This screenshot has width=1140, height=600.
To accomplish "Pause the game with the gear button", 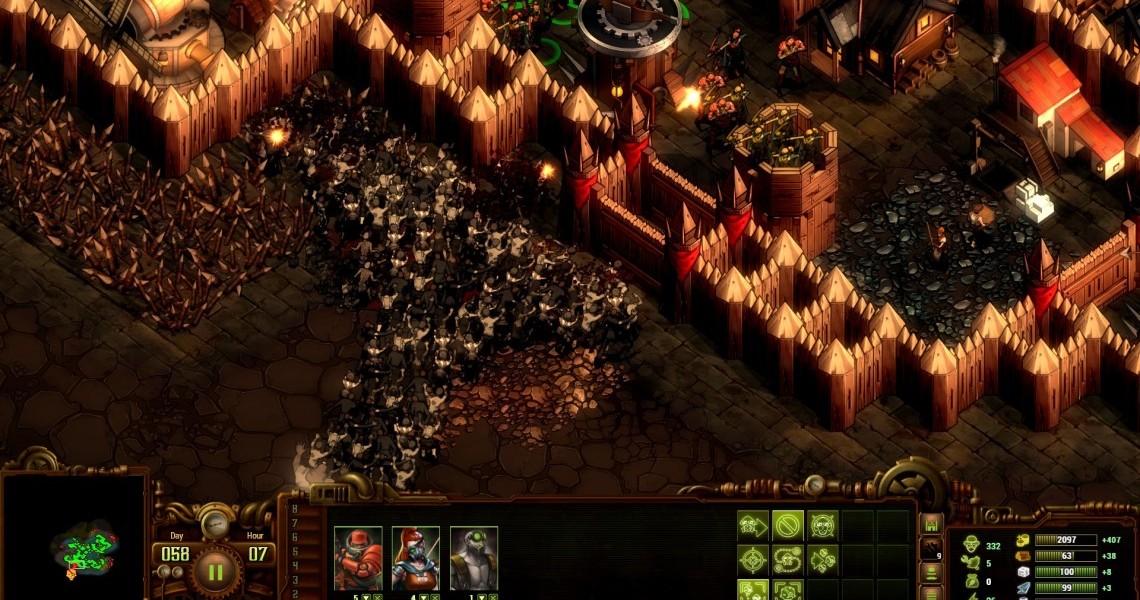I will (215, 572).
